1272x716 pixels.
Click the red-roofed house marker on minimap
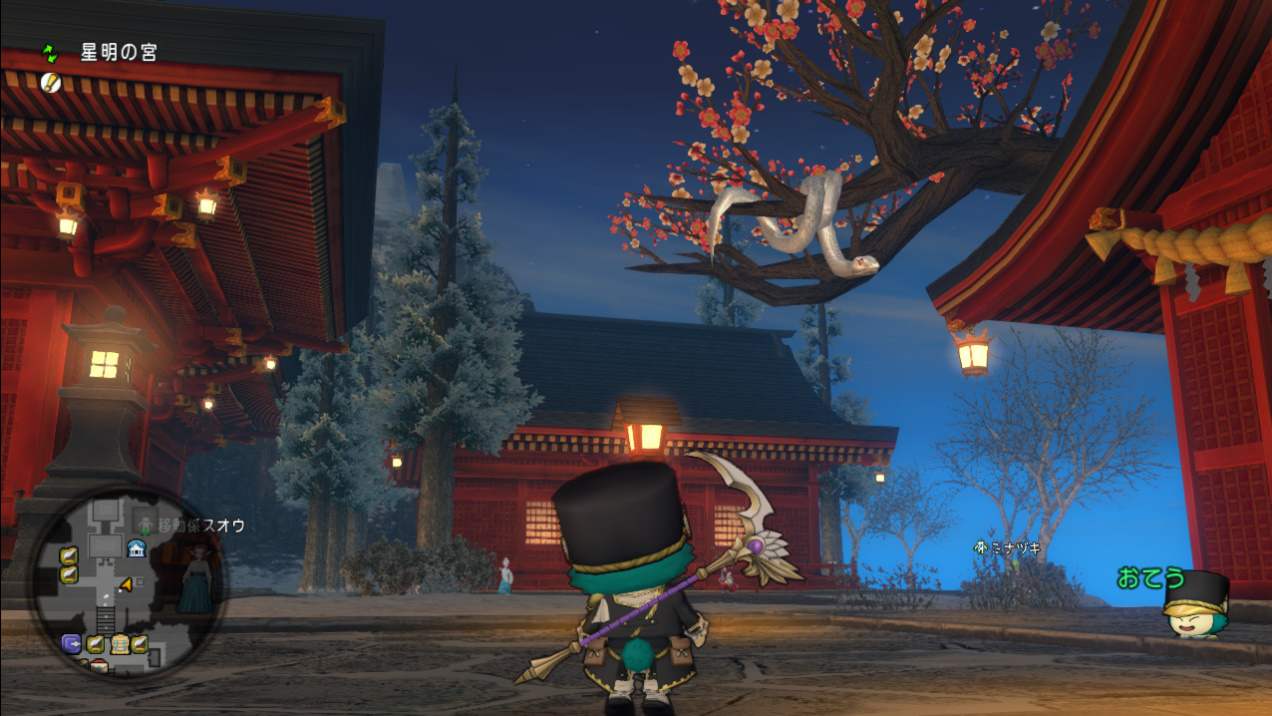[x=100, y=665]
